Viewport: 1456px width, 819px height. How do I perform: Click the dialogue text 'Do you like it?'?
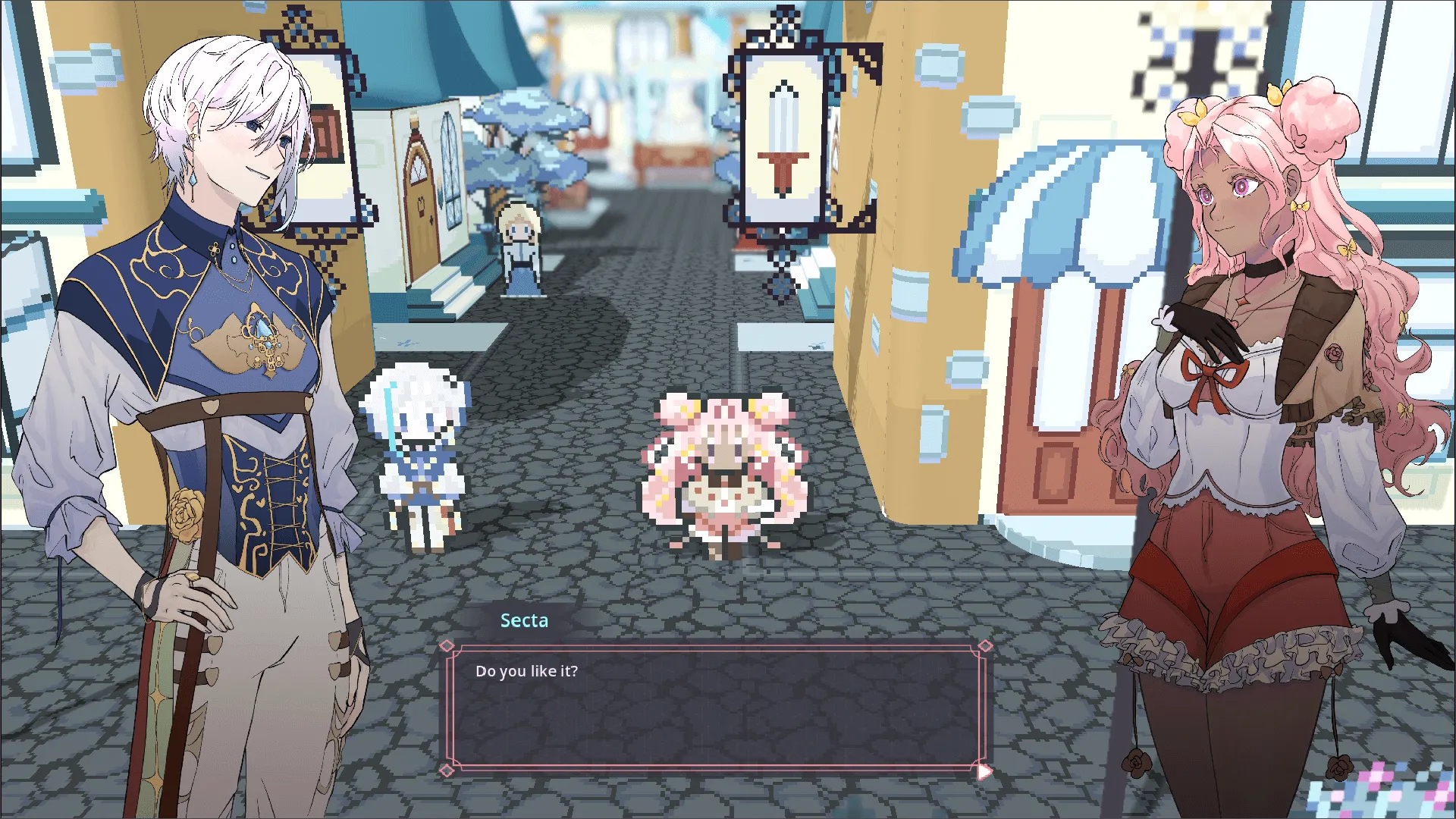527,670
